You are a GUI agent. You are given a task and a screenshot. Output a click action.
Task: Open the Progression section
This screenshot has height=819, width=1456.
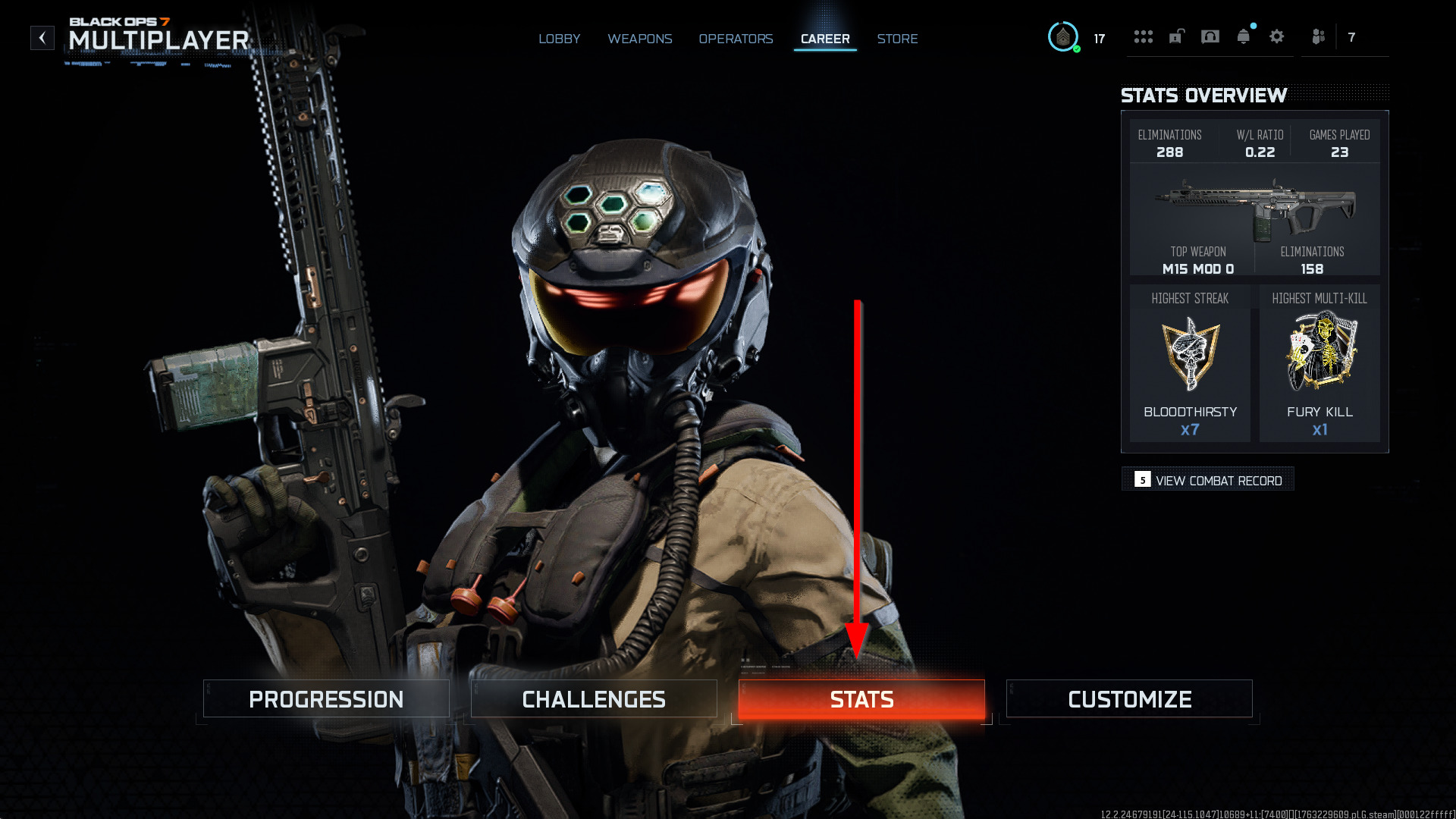click(x=326, y=698)
